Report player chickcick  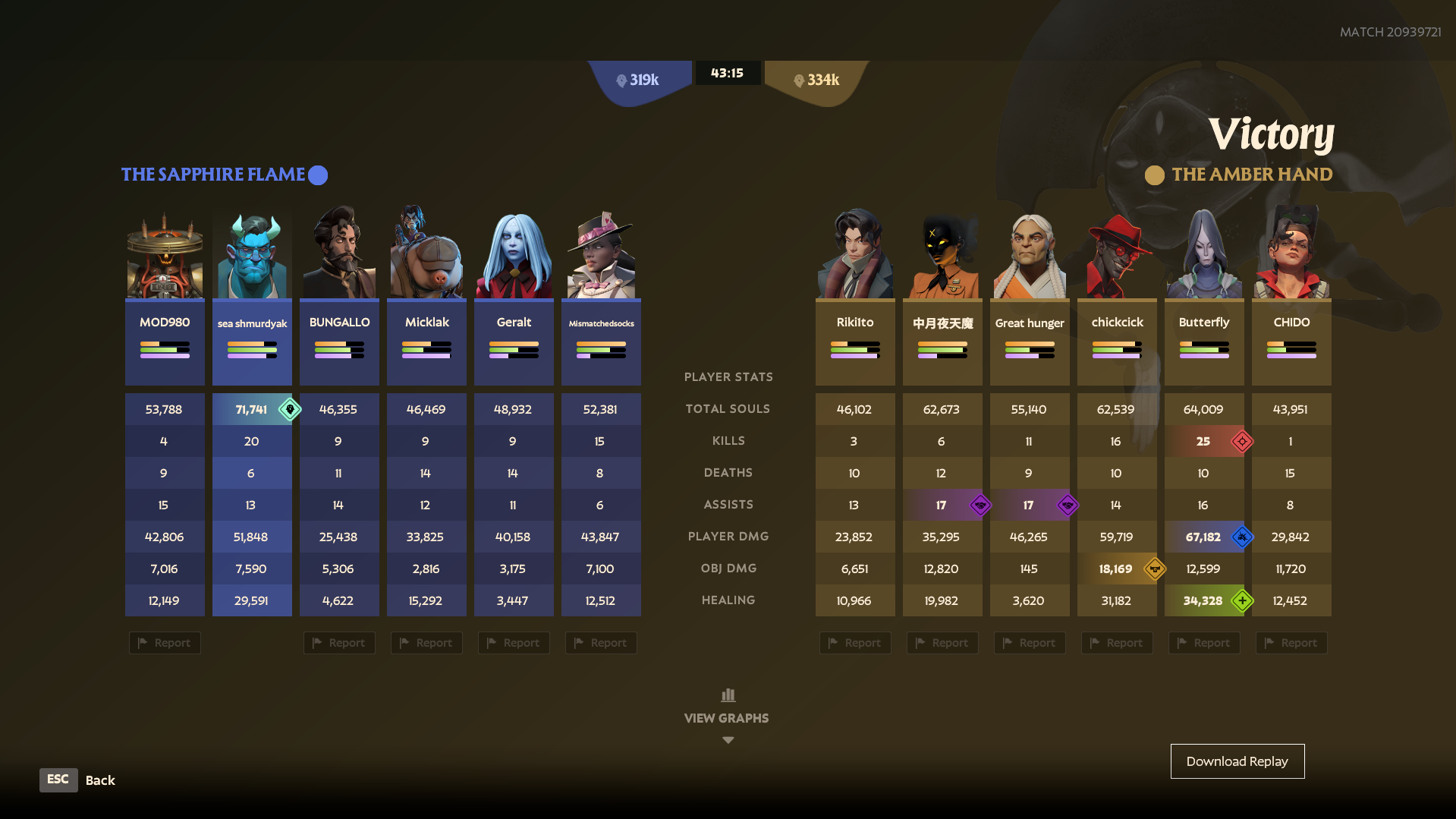[x=1117, y=643]
